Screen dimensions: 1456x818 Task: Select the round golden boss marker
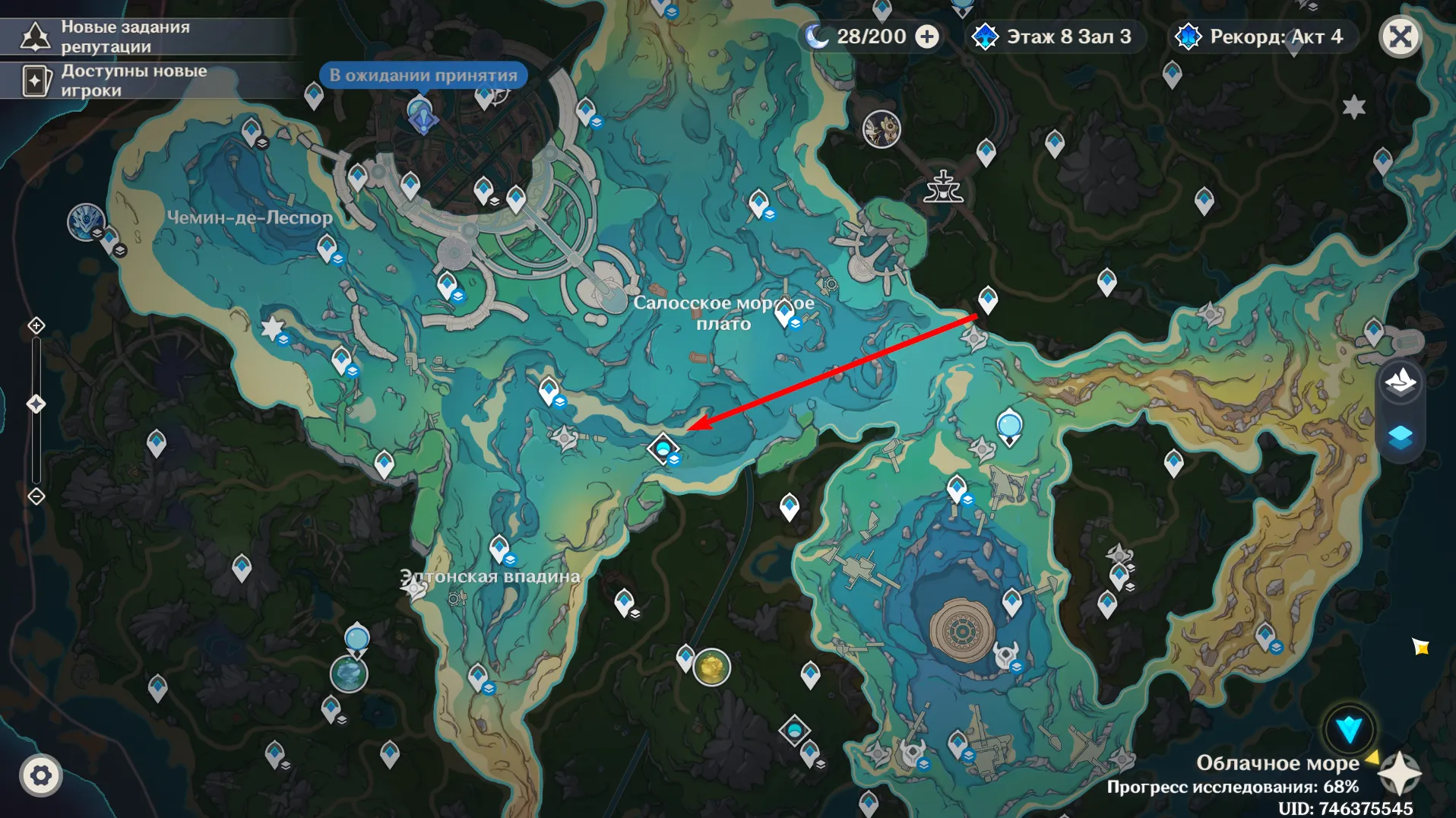(712, 667)
